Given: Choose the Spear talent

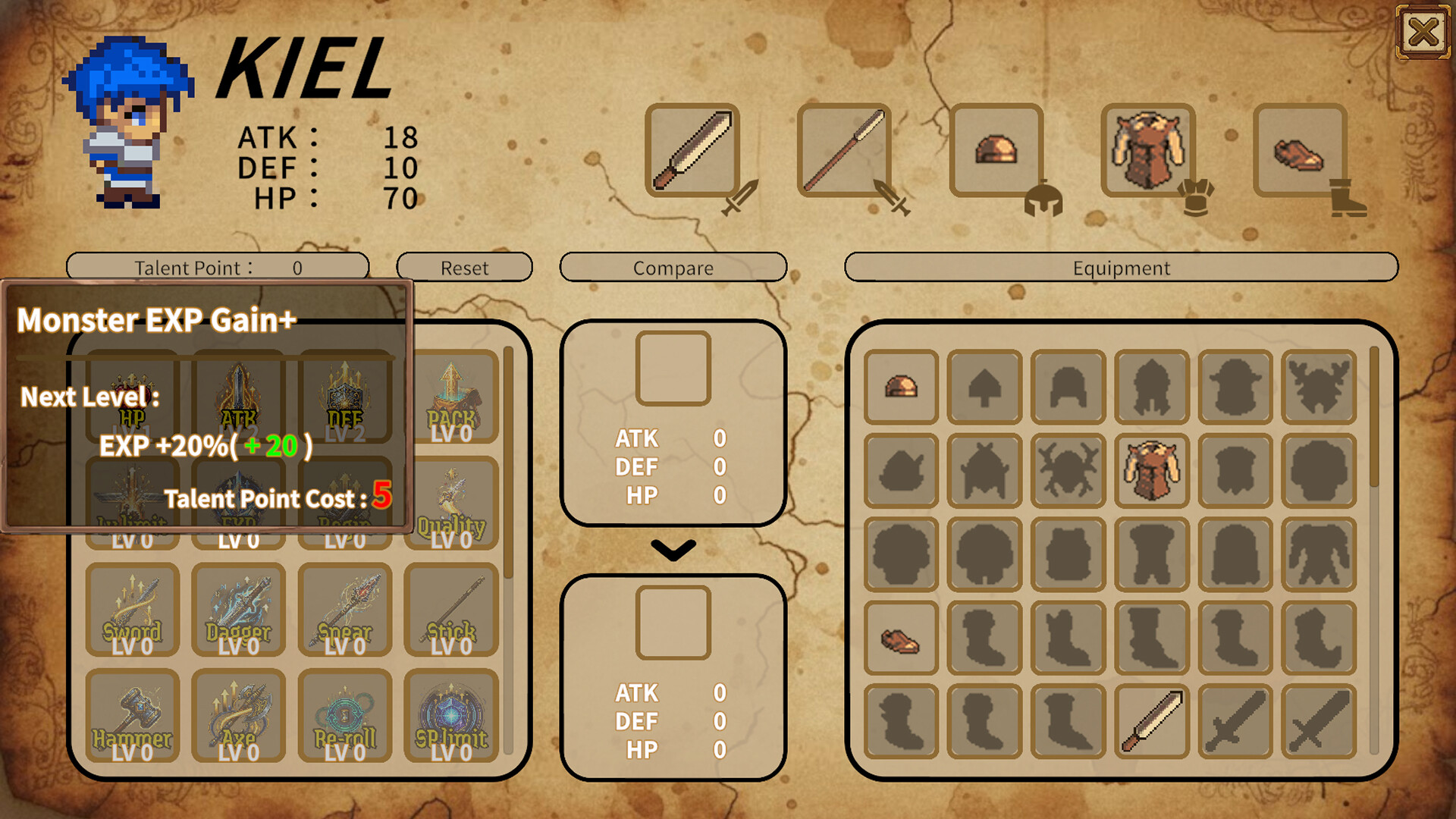Looking at the screenshot, I should pos(346,610).
